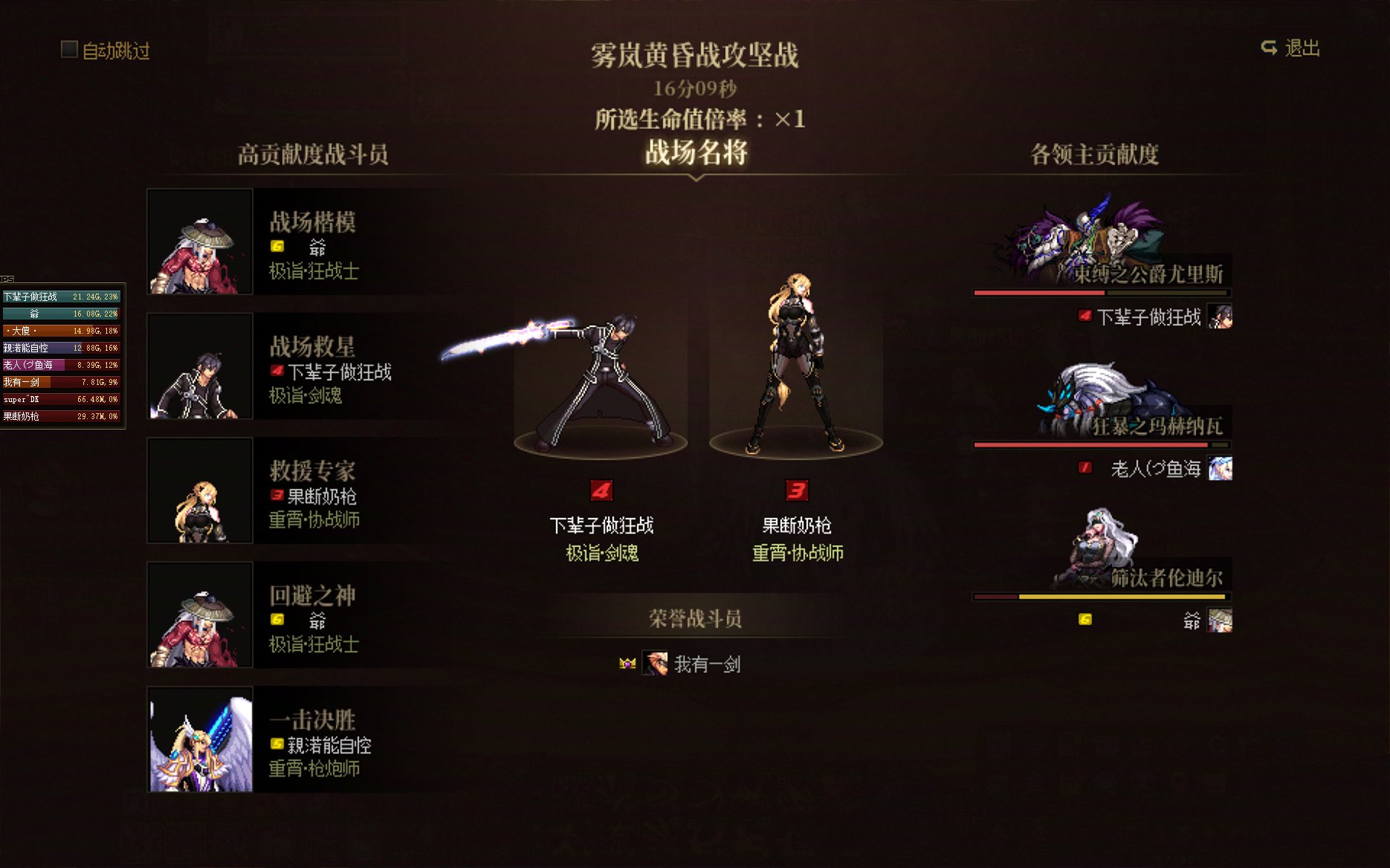Click the 退出 exit button
Viewport: 1390px width, 868px height.
[1297, 48]
